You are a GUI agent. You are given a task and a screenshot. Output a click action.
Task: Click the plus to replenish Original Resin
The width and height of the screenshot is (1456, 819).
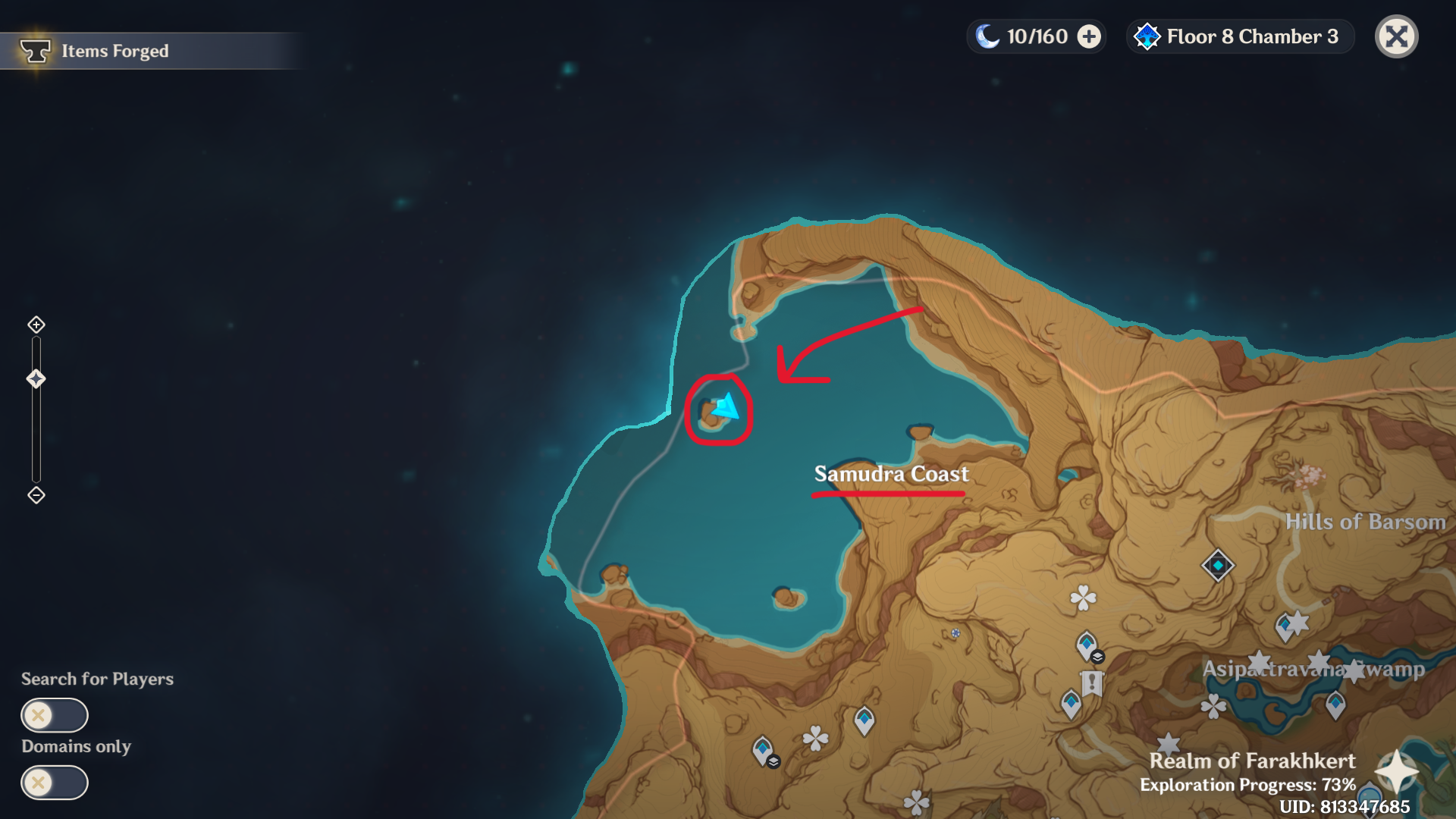pos(1090,36)
